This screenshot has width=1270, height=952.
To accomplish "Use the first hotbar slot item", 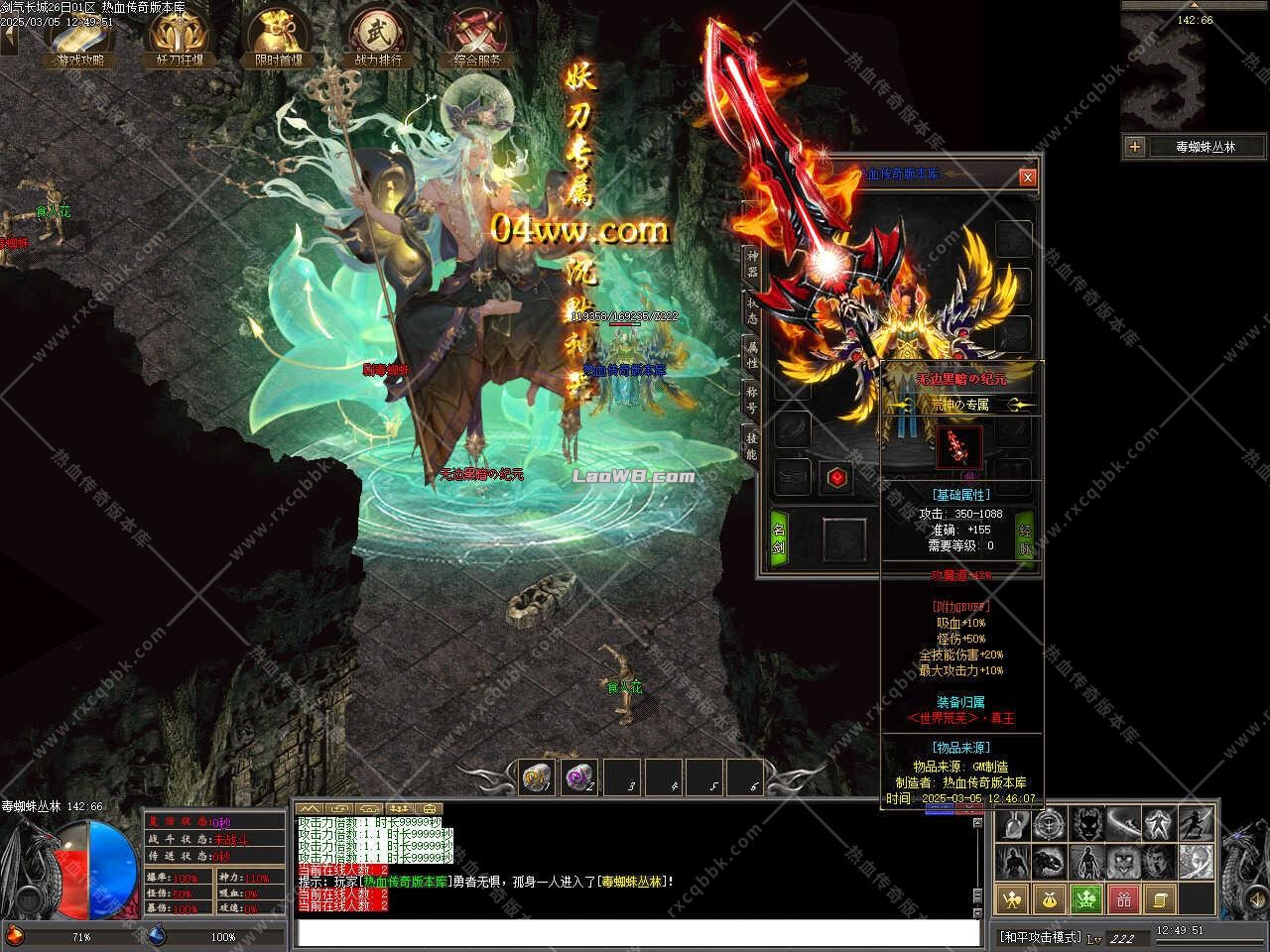I will pos(538,777).
